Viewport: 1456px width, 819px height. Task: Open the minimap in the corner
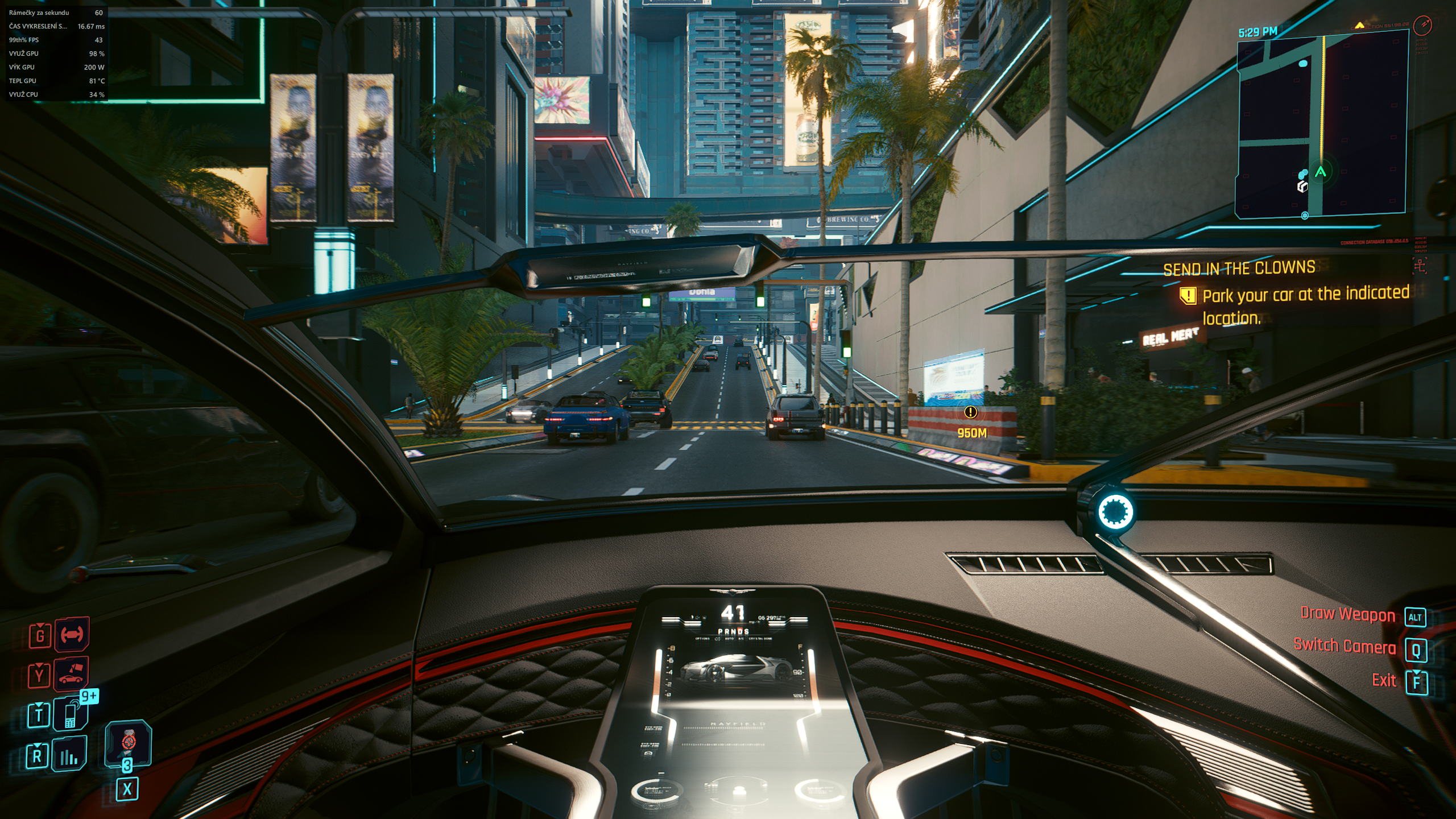(1322, 126)
